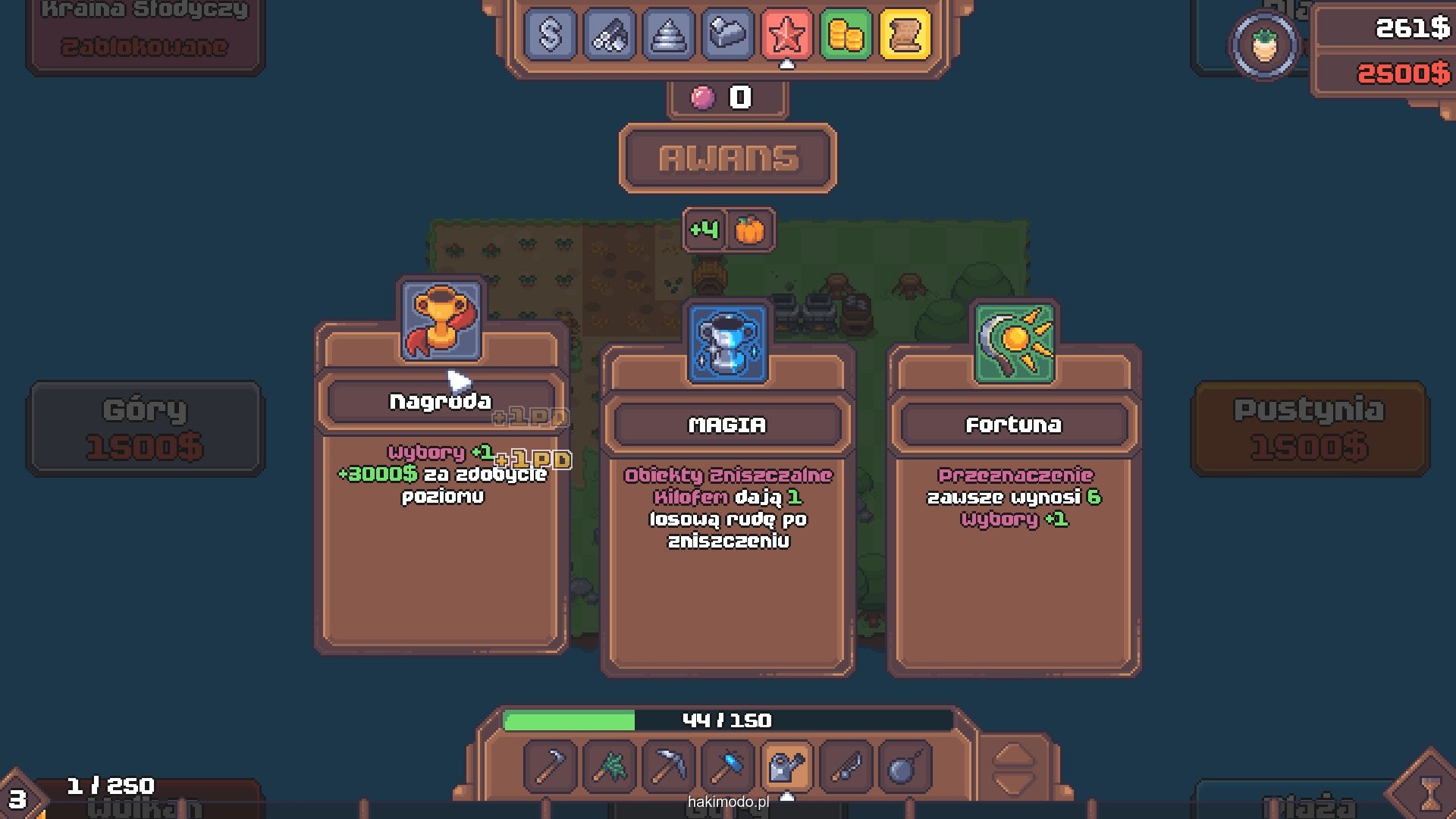
Task: Equip the scythe from the hotbar
Action: click(x=550, y=767)
